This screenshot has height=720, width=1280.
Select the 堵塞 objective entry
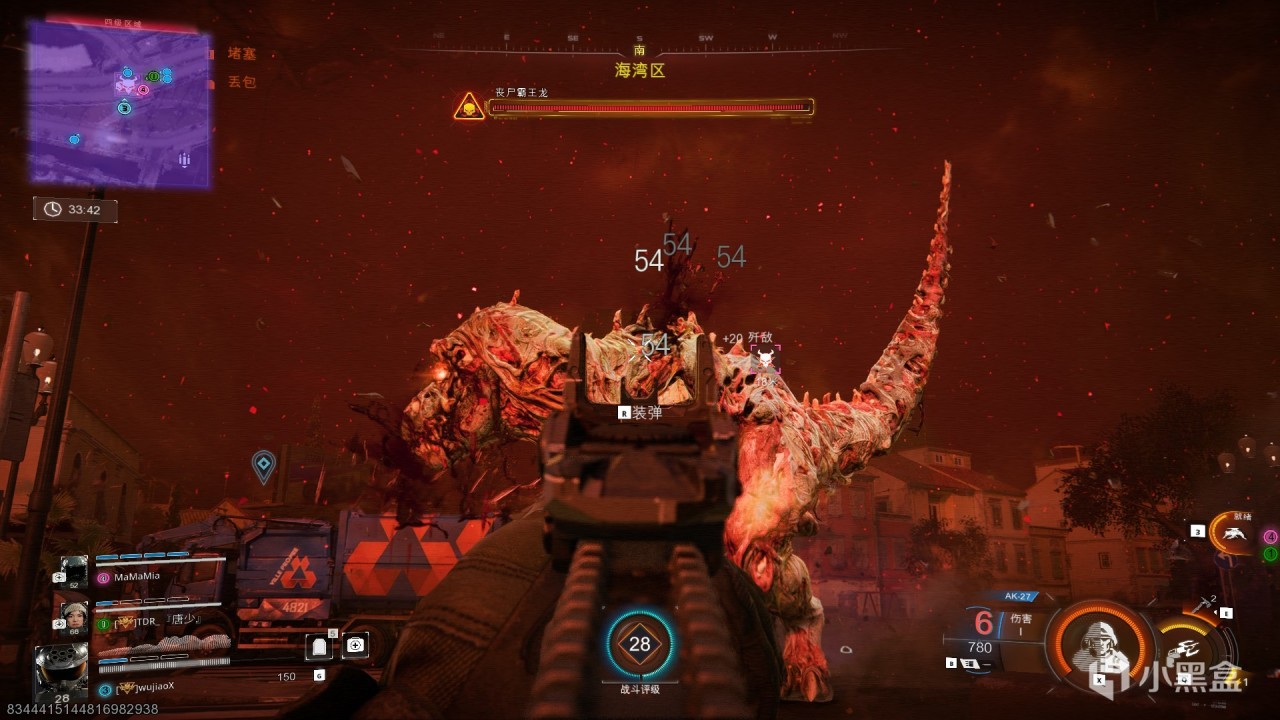coord(241,54)
